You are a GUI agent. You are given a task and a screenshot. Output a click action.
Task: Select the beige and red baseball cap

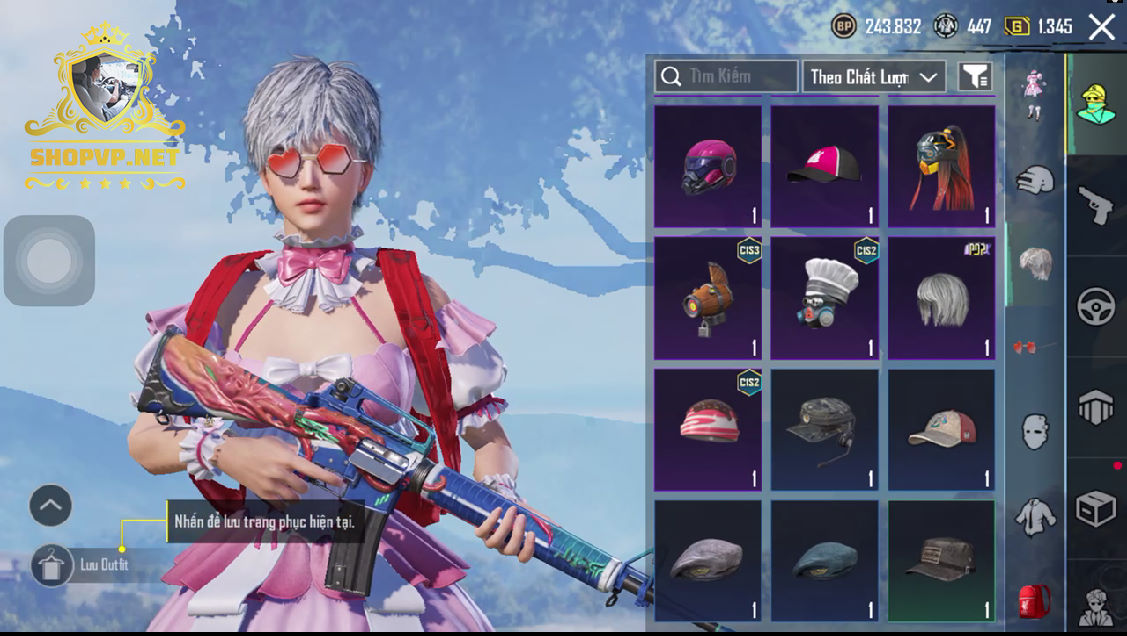(942, 430)
